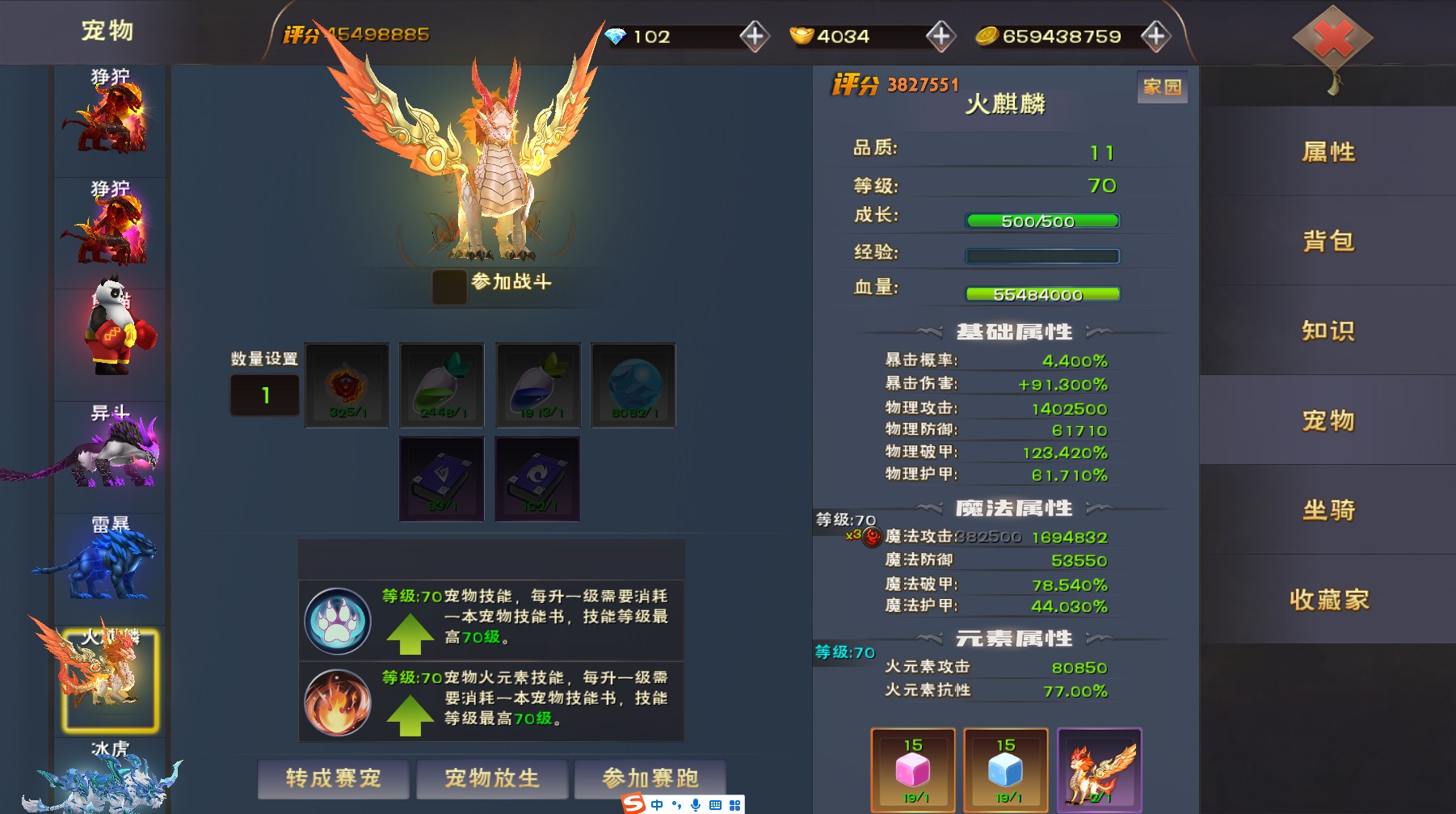Close the pet window with red X
This screenshot has height=814, width=1456.
pyautogui.click(x=1332, y=39)
